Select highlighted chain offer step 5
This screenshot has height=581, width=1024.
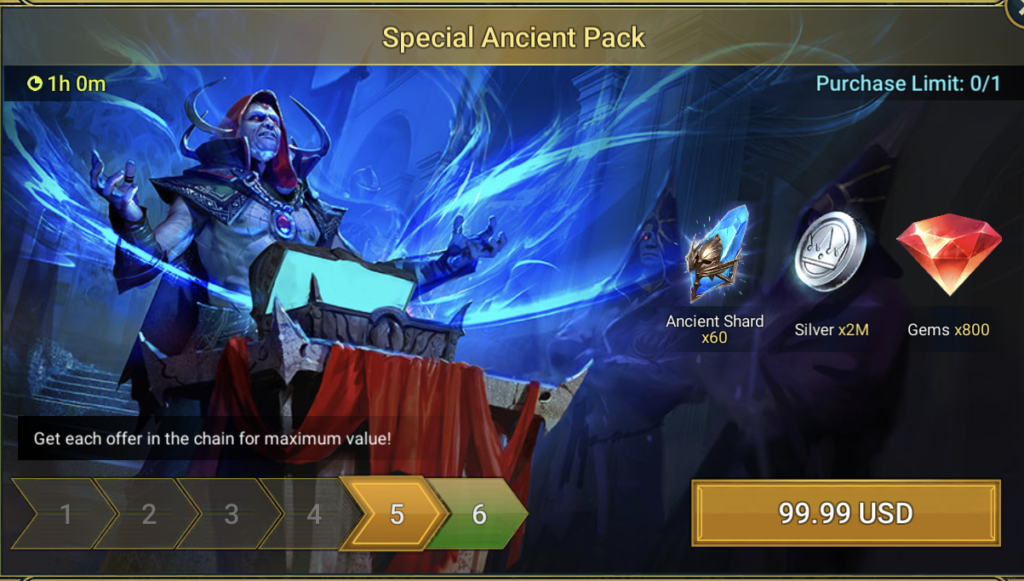[x=396, y=514]
